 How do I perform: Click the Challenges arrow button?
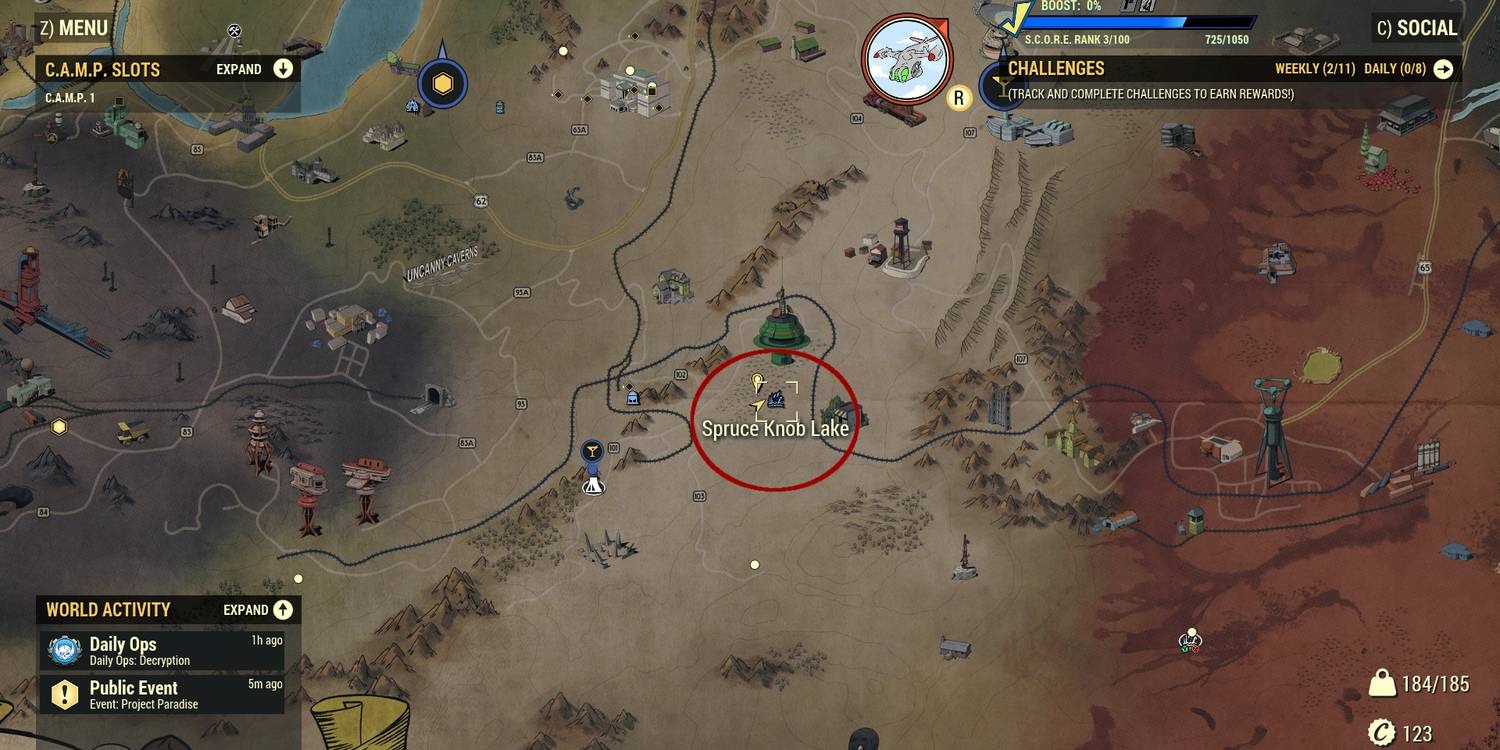click(x=1443, y=69)
